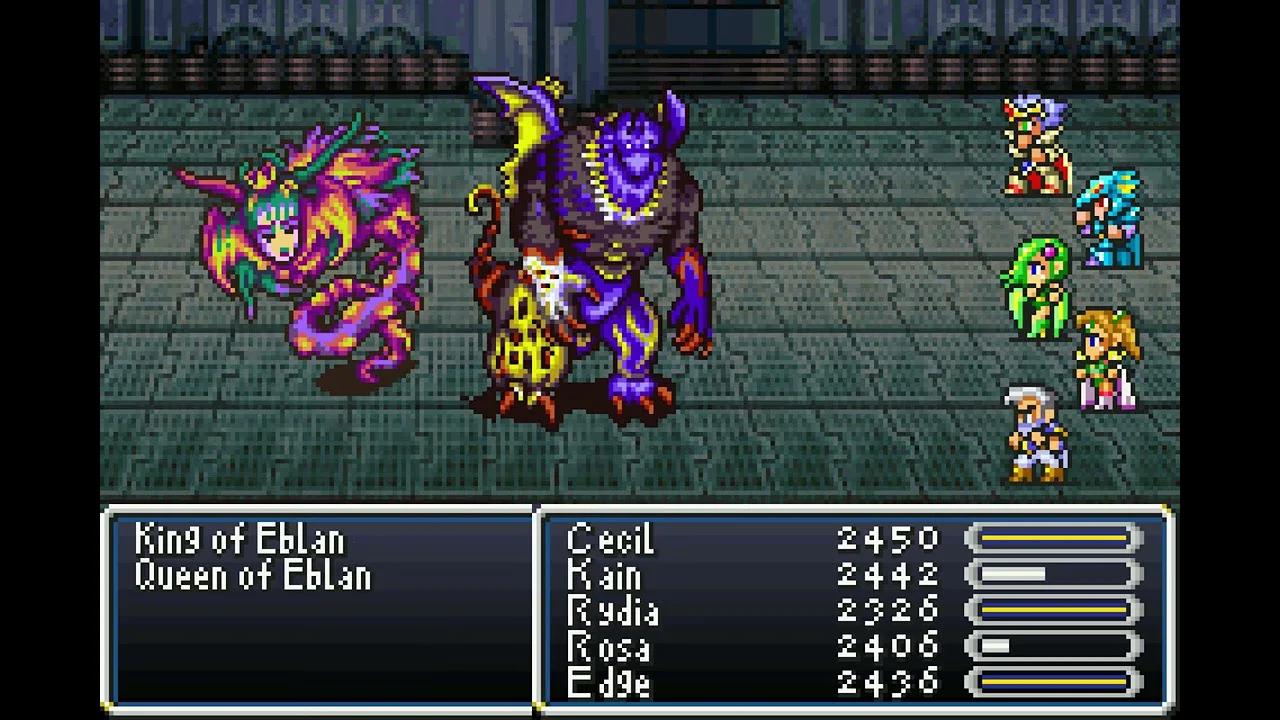Viewport: 1280px width, 720px height.
Task: Click Kain's HP value 2442
Action: click(x=885, y=574)
